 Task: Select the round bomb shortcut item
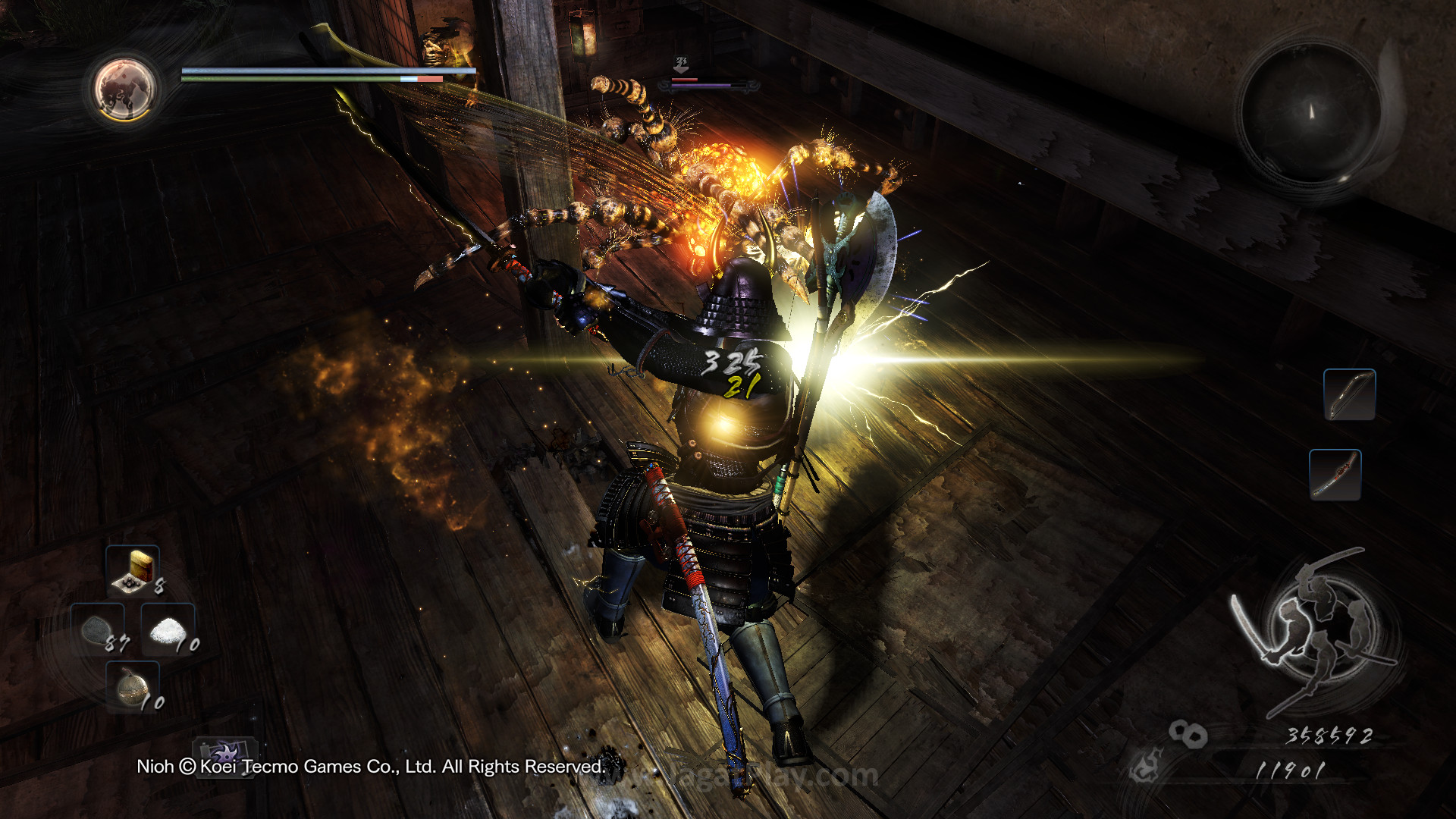tap(133, 687)
